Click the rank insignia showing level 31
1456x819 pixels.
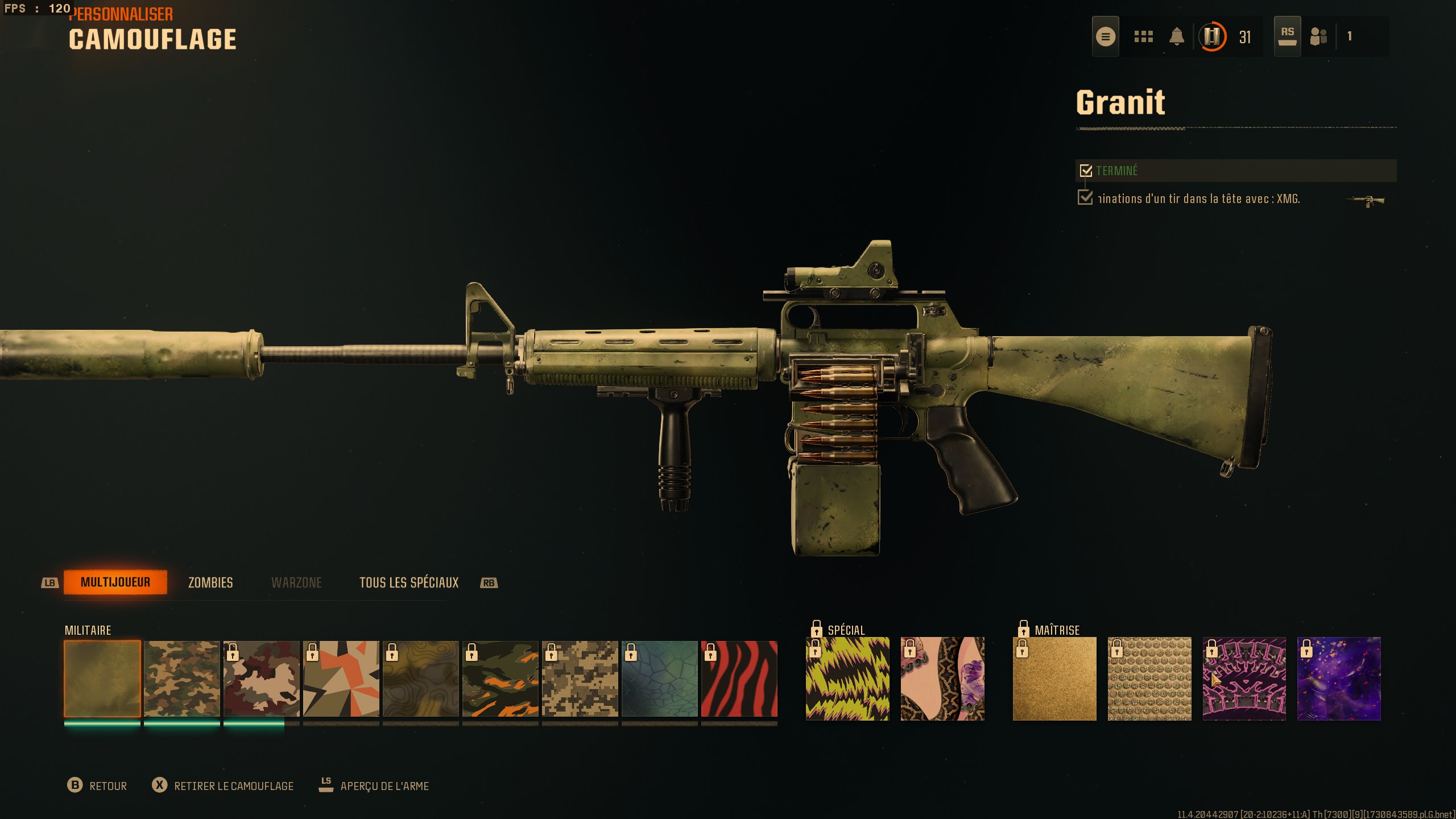click(x=1211, y=38)
